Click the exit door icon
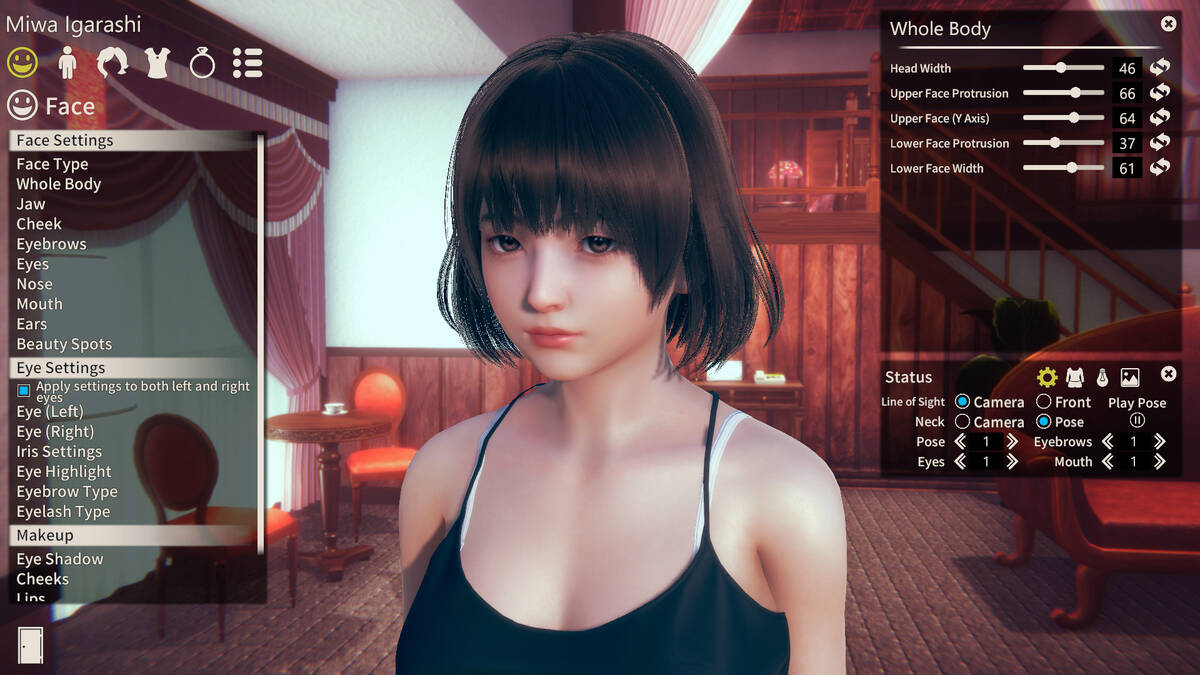Viewport: 1200px width, 675px height. (x=30, y=643)
